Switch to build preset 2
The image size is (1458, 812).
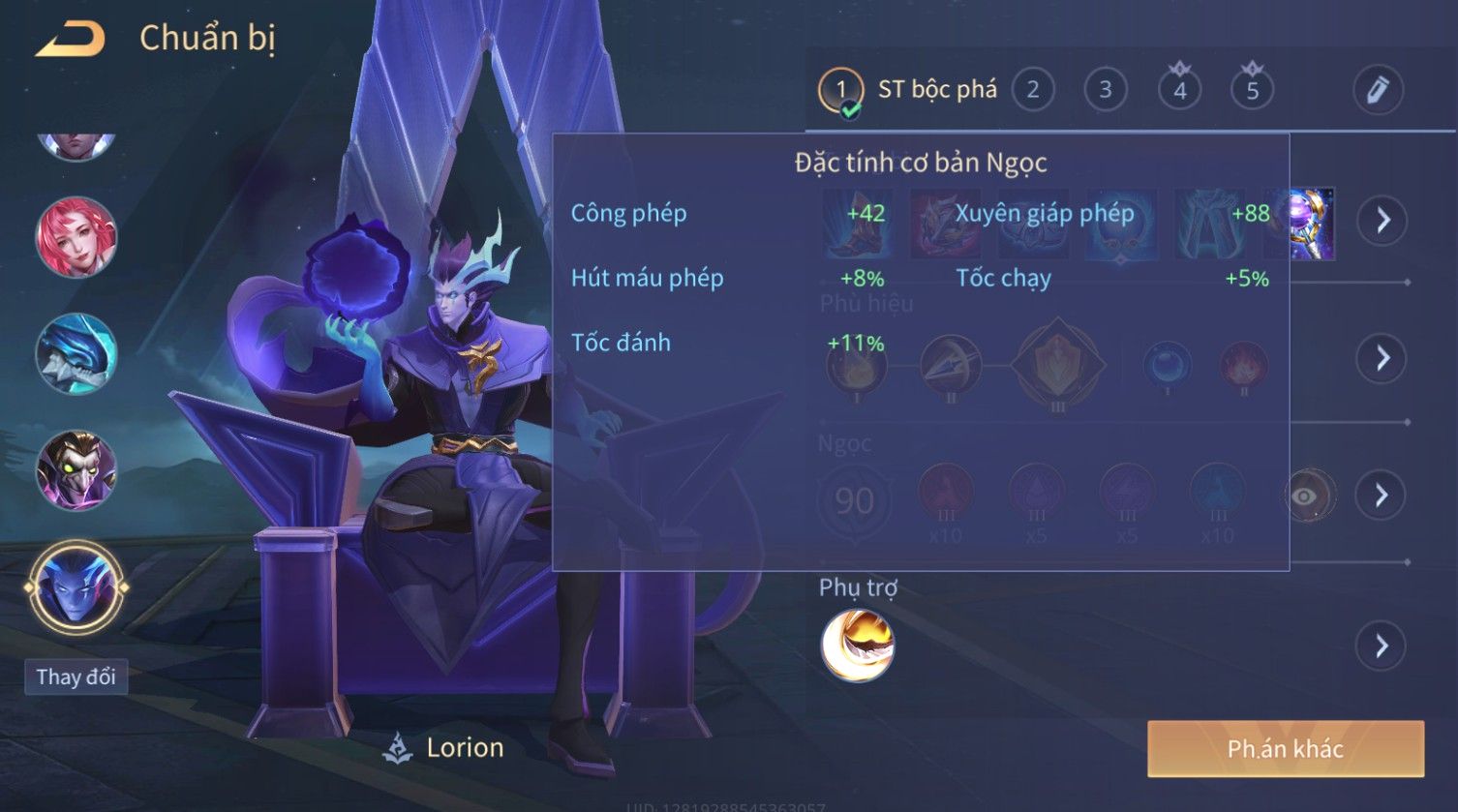click(1032, 90)
